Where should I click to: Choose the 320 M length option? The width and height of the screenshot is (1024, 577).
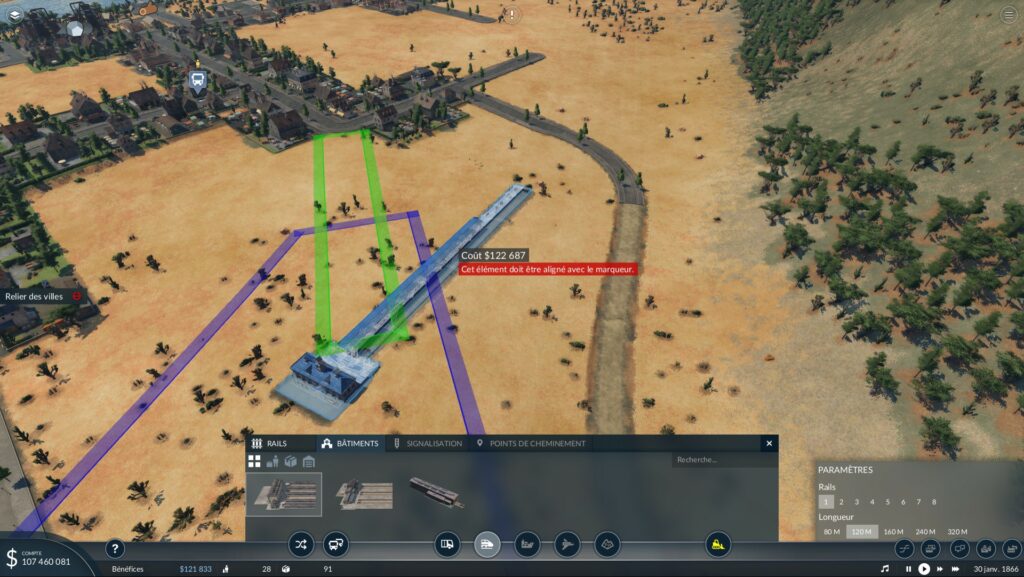957,532
